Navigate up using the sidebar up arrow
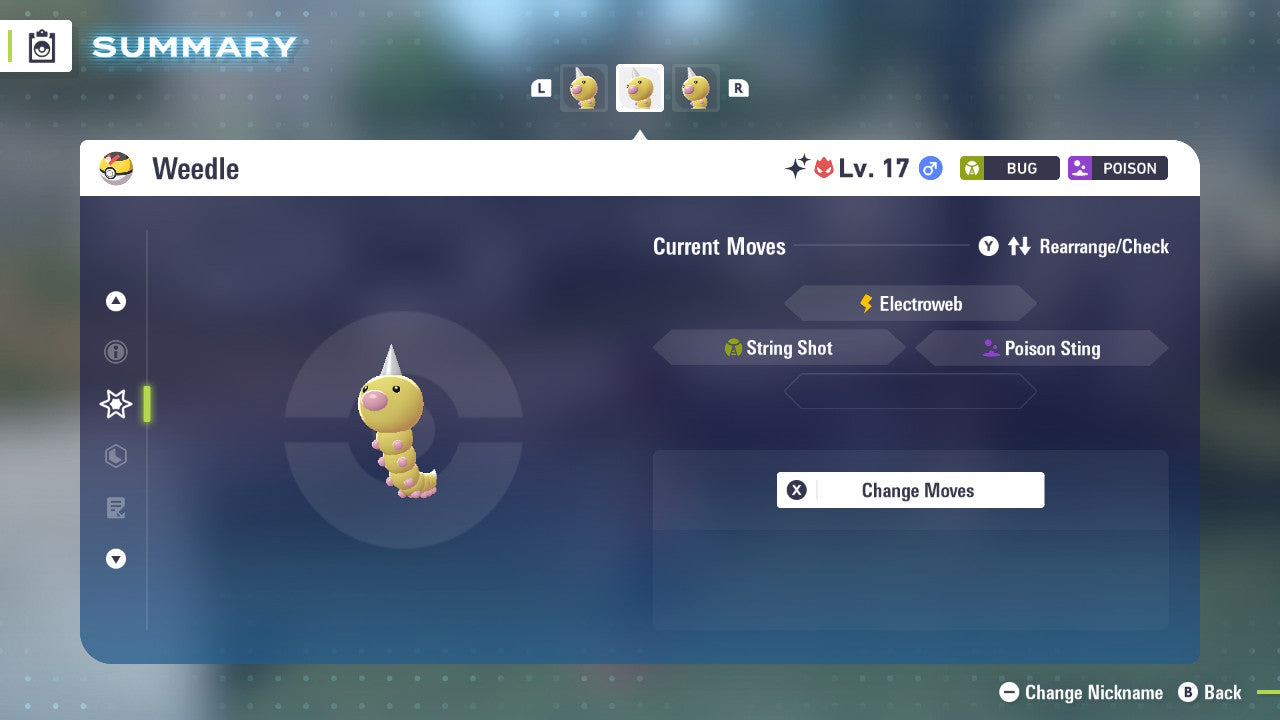 (116, 301)
